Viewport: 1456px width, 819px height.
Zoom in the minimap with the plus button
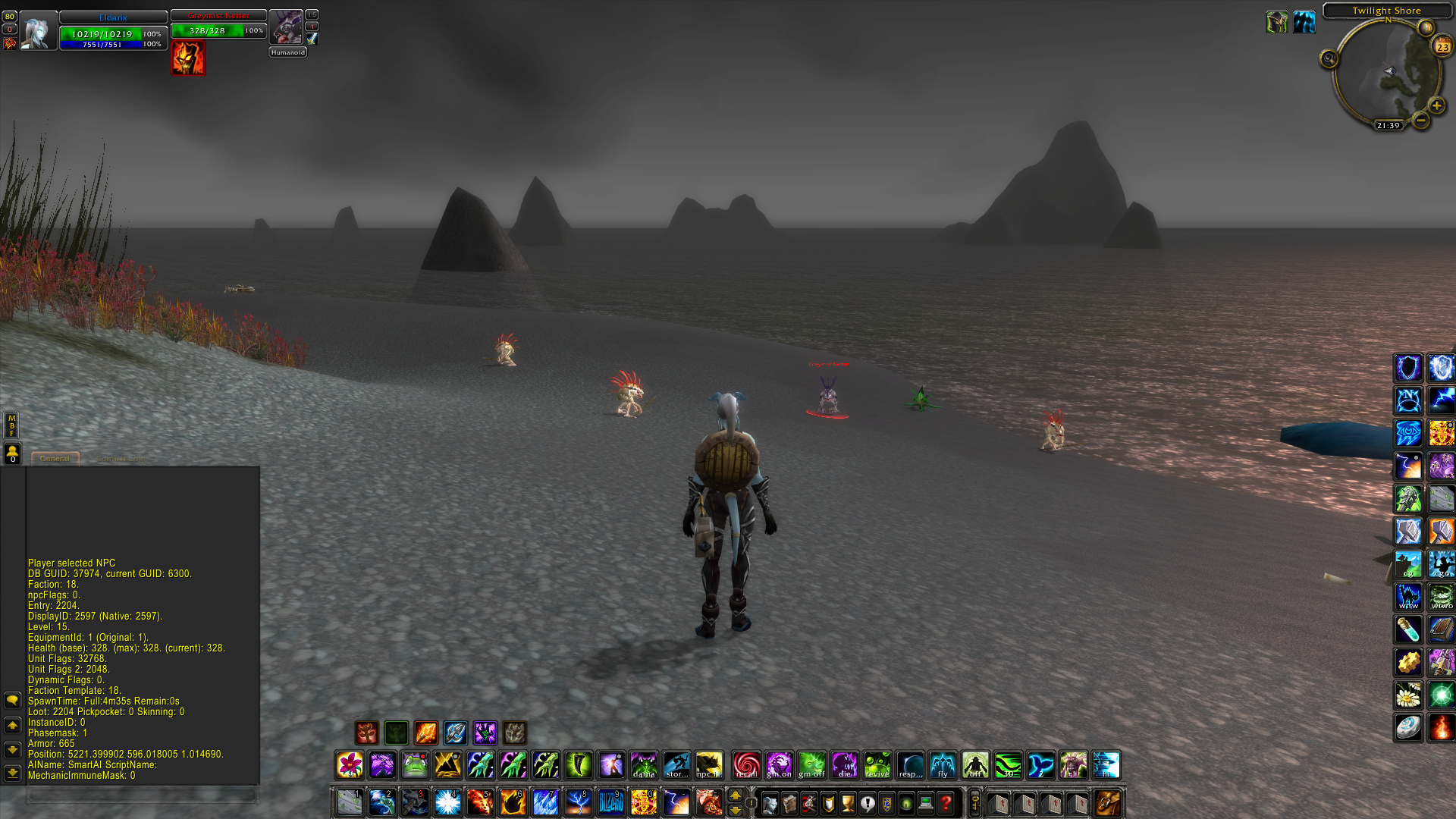(x=1436, y=105)
